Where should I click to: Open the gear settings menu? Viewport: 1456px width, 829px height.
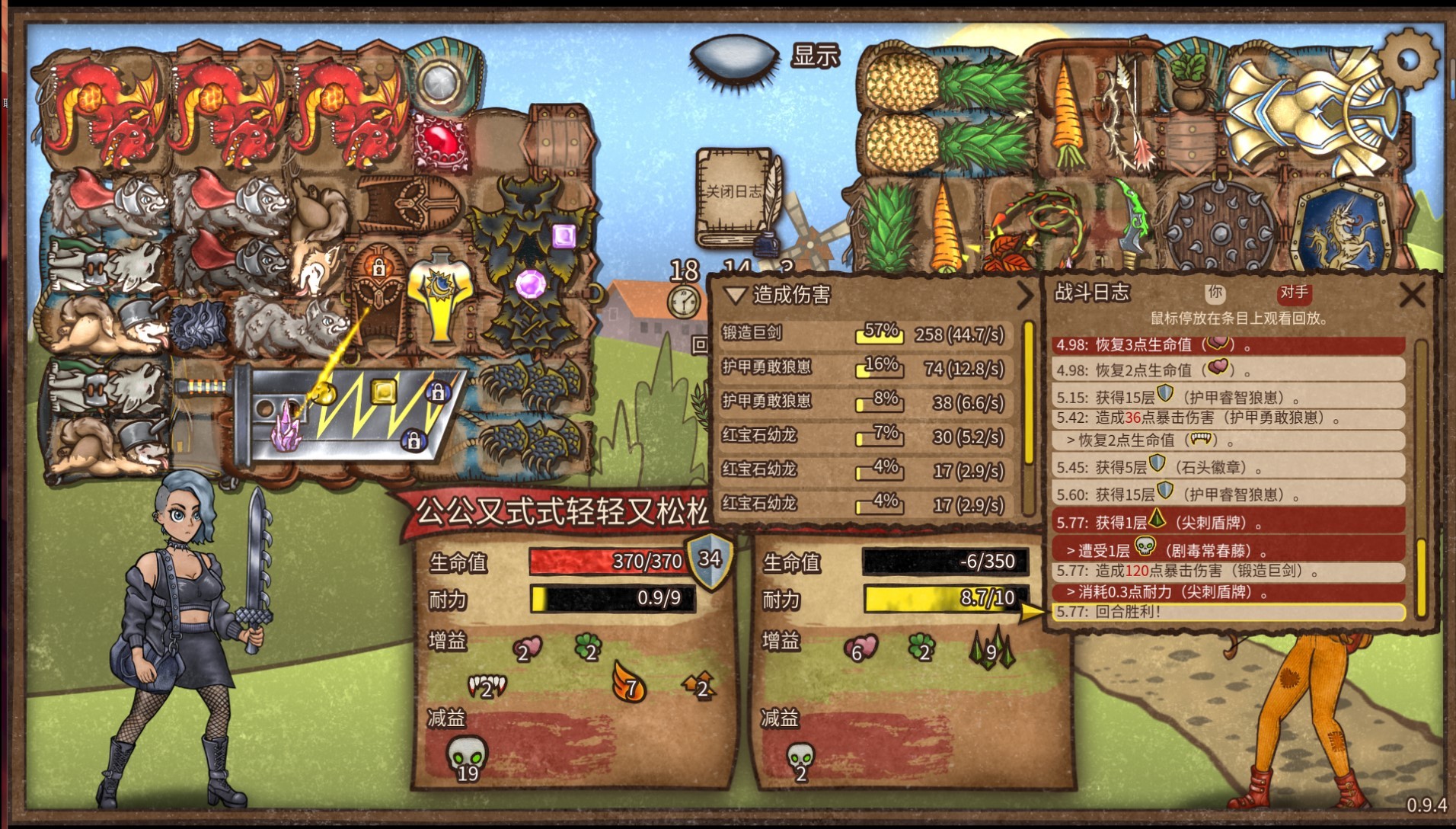pos(1407,59)
